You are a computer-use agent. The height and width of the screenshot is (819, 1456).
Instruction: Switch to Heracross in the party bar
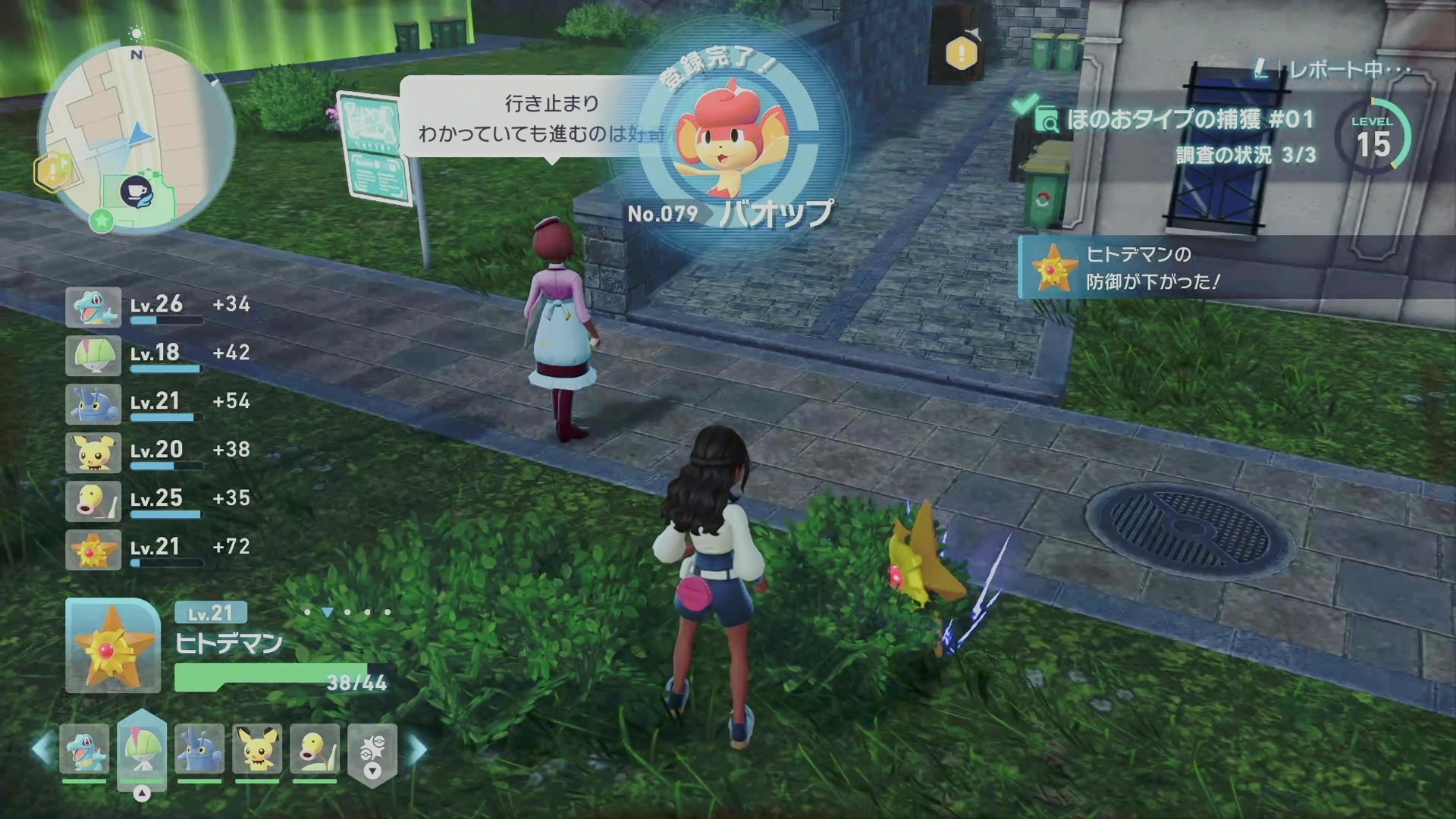click(x=199, y=749)
